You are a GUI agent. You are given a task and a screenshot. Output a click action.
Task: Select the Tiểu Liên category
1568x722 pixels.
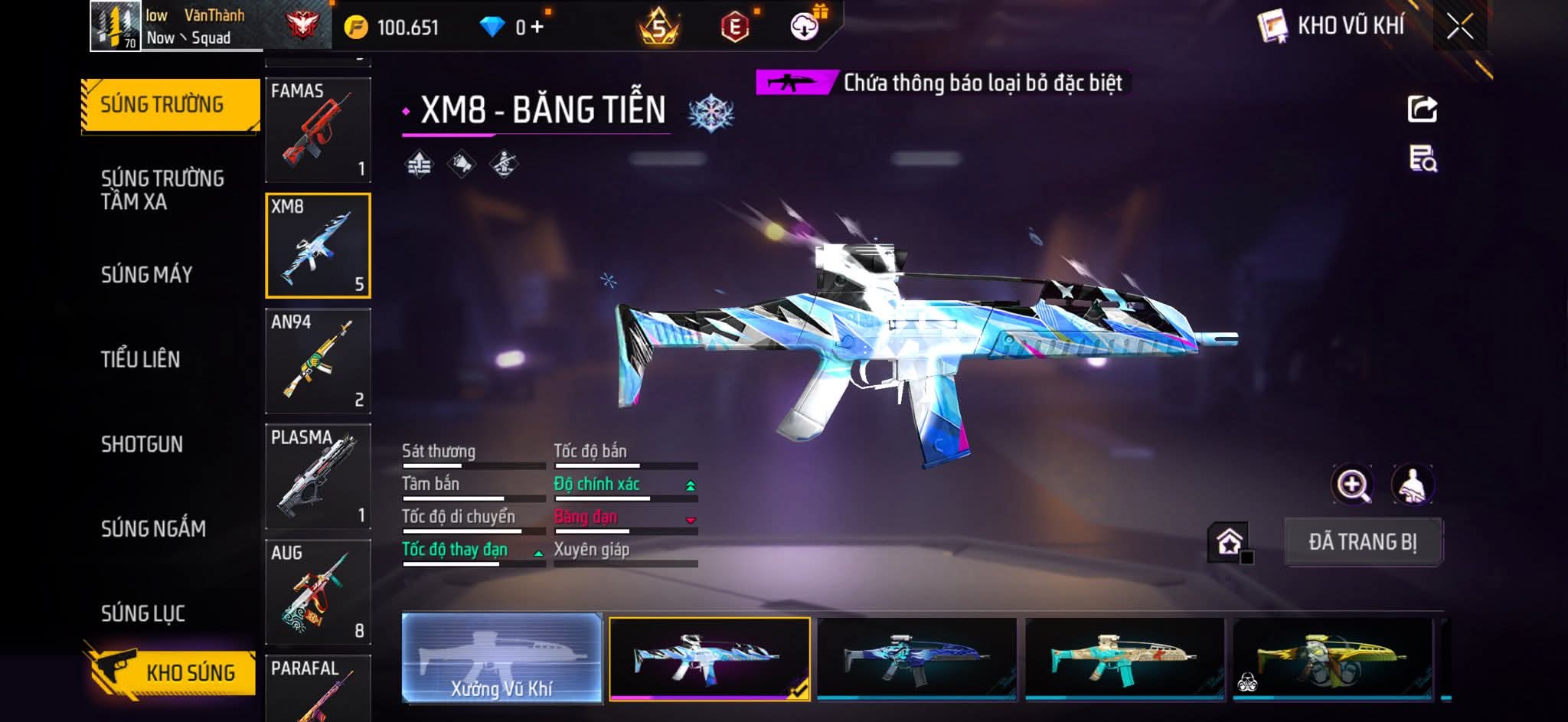[x=141, y=359]
